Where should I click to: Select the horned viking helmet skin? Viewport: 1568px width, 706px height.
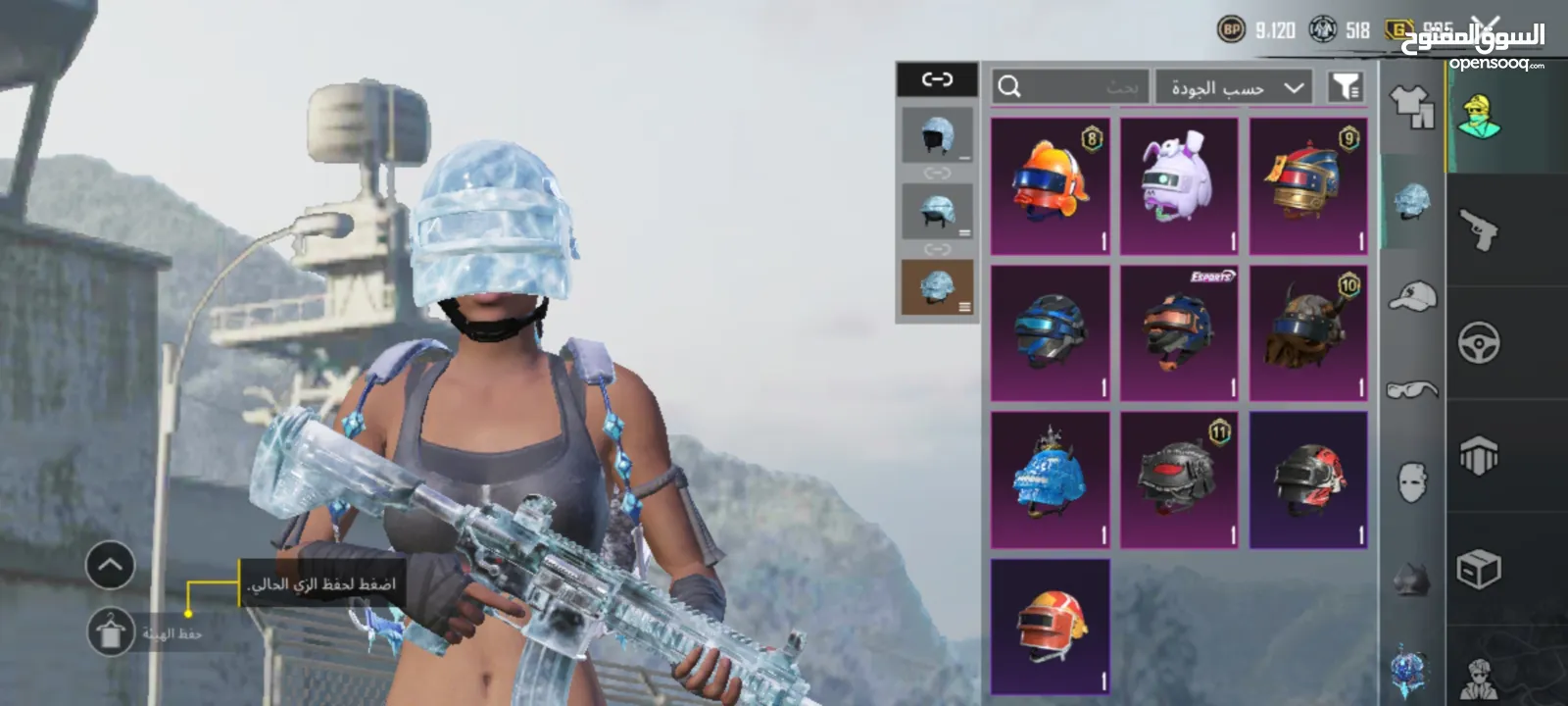[x=1308, y=333]
